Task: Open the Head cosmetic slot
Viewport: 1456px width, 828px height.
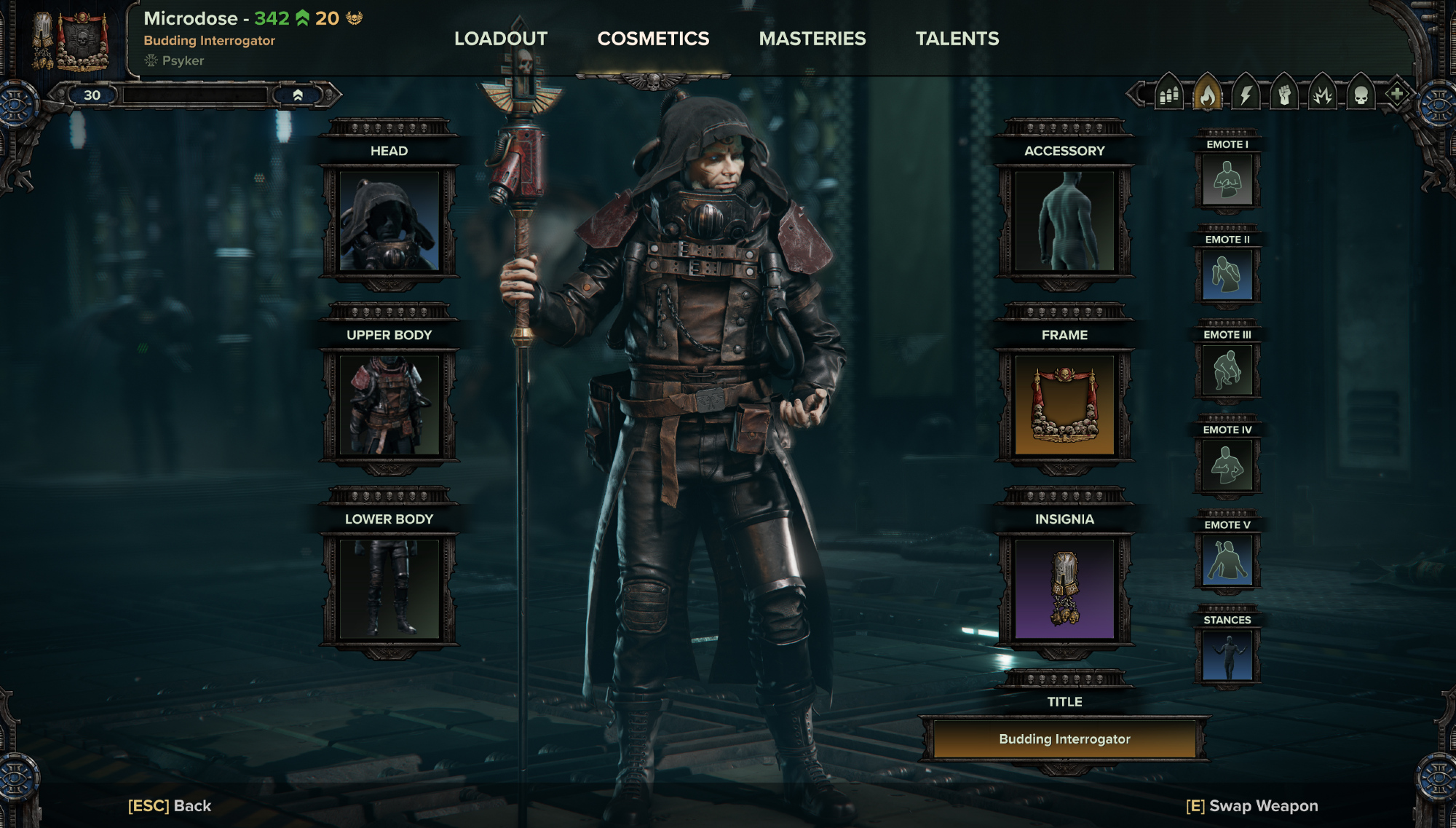Action: point(389,221)
